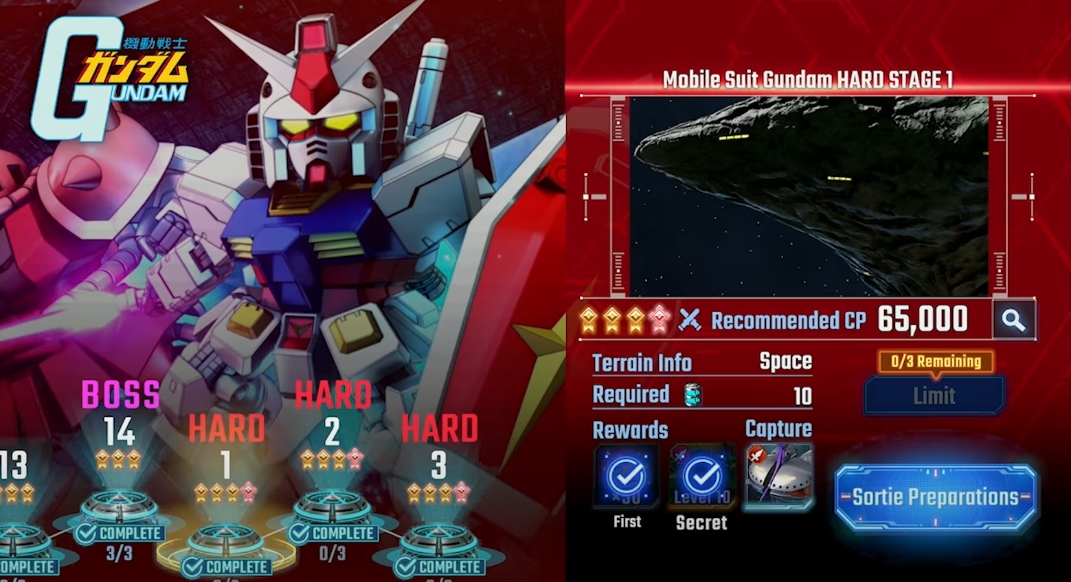The width and height of the screenshot is (1071, 582).
Task: Open the magnifier details button
Action: click(x=1014, y=320)
